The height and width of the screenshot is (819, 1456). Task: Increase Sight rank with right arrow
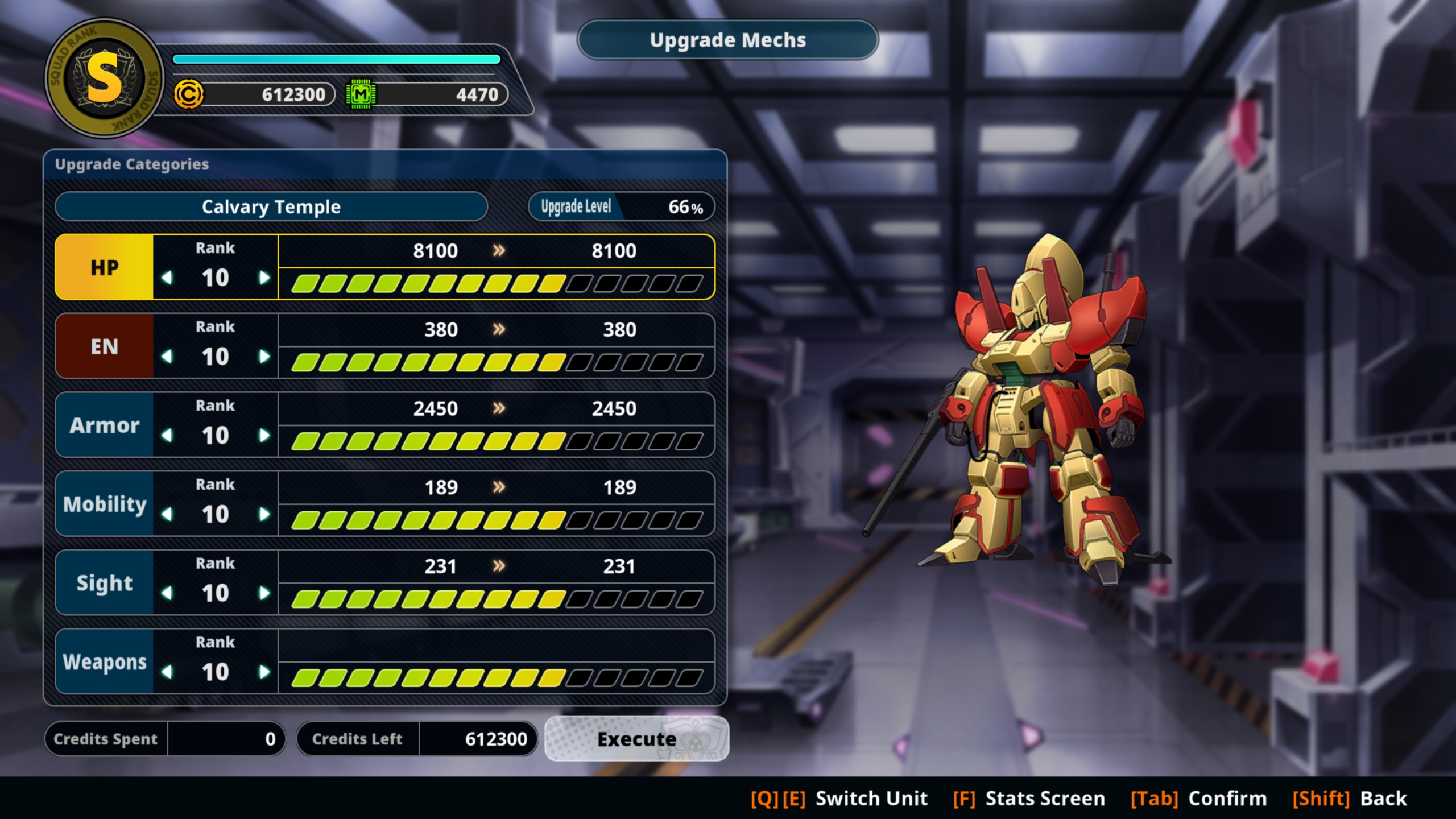264,593
